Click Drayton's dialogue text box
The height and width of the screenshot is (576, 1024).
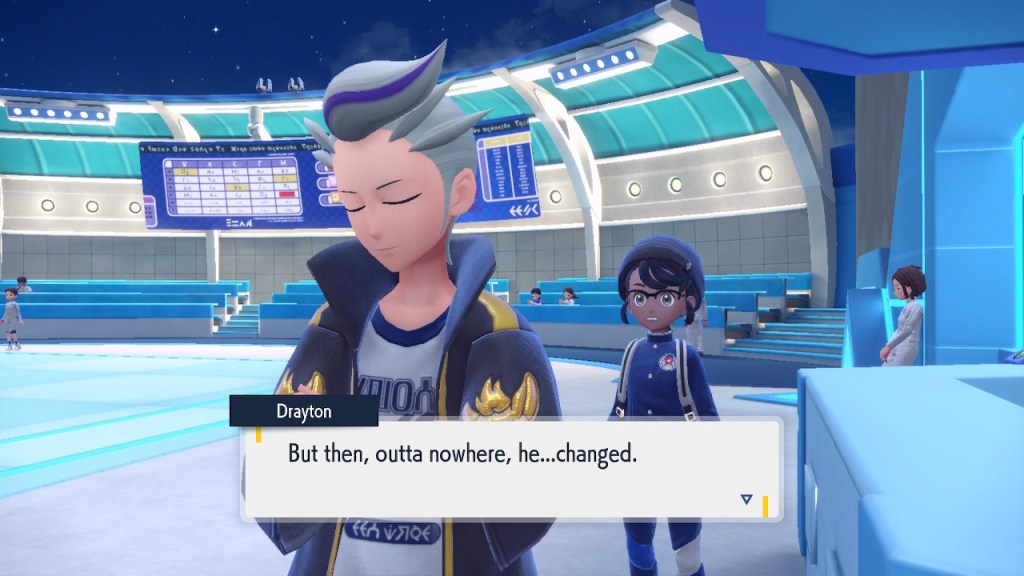point(510,467)
